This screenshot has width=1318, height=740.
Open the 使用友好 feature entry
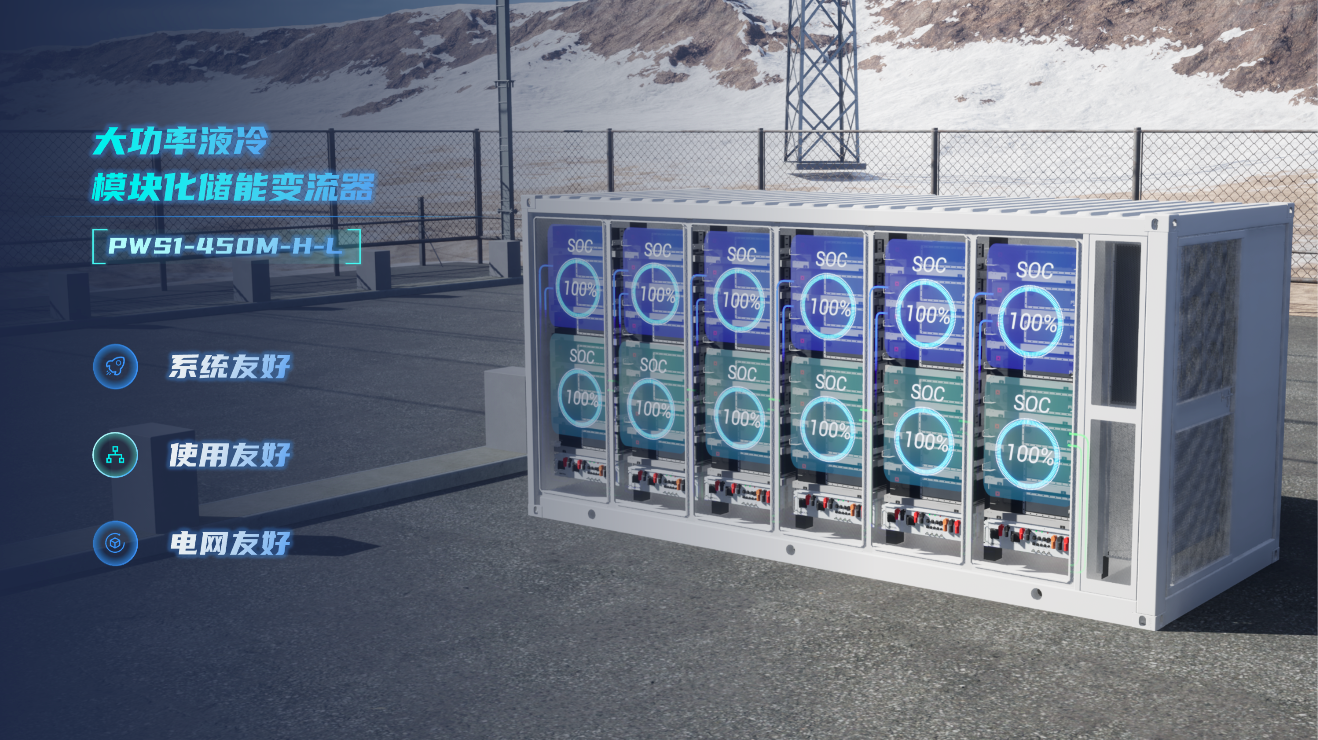click(x=229, y=456)
